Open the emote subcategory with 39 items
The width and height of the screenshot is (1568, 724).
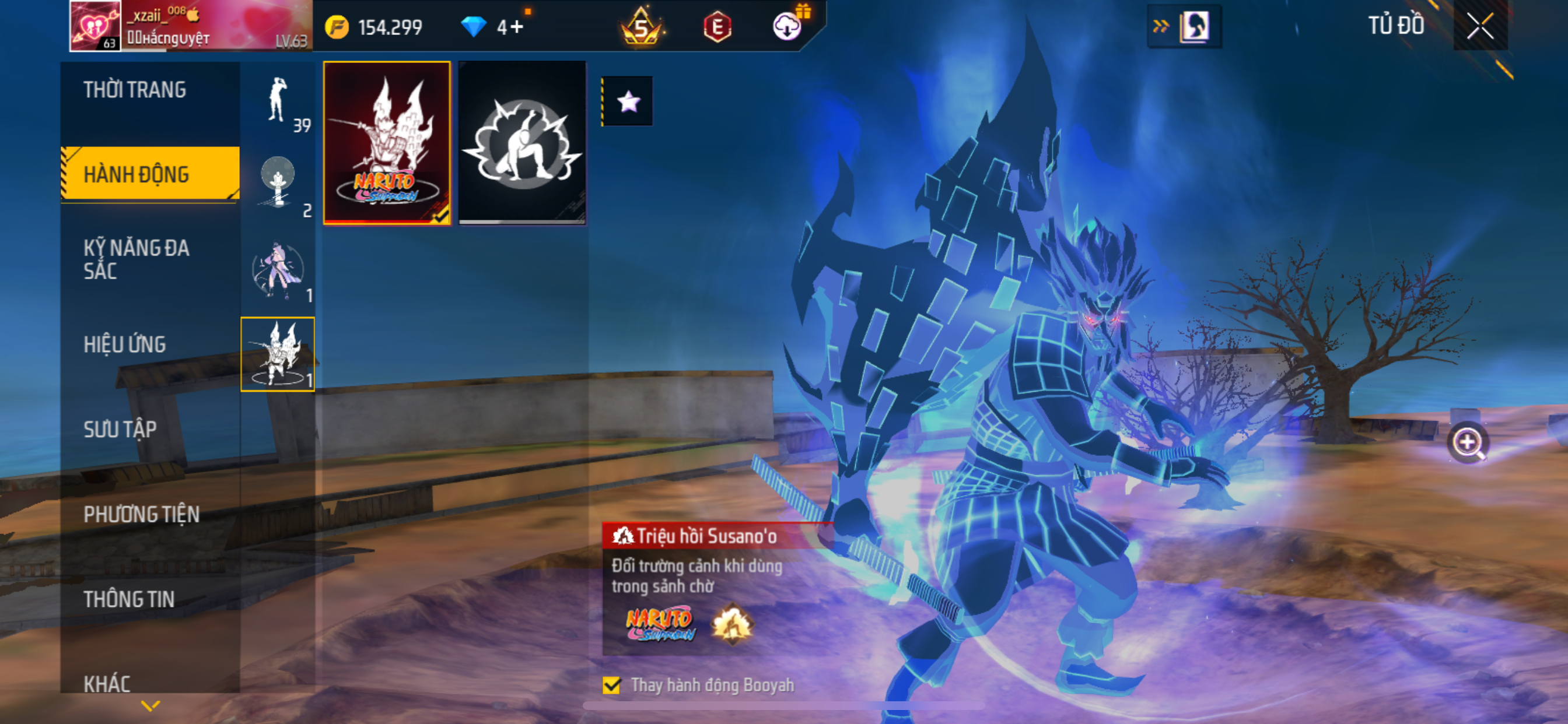tap(278, 102)
